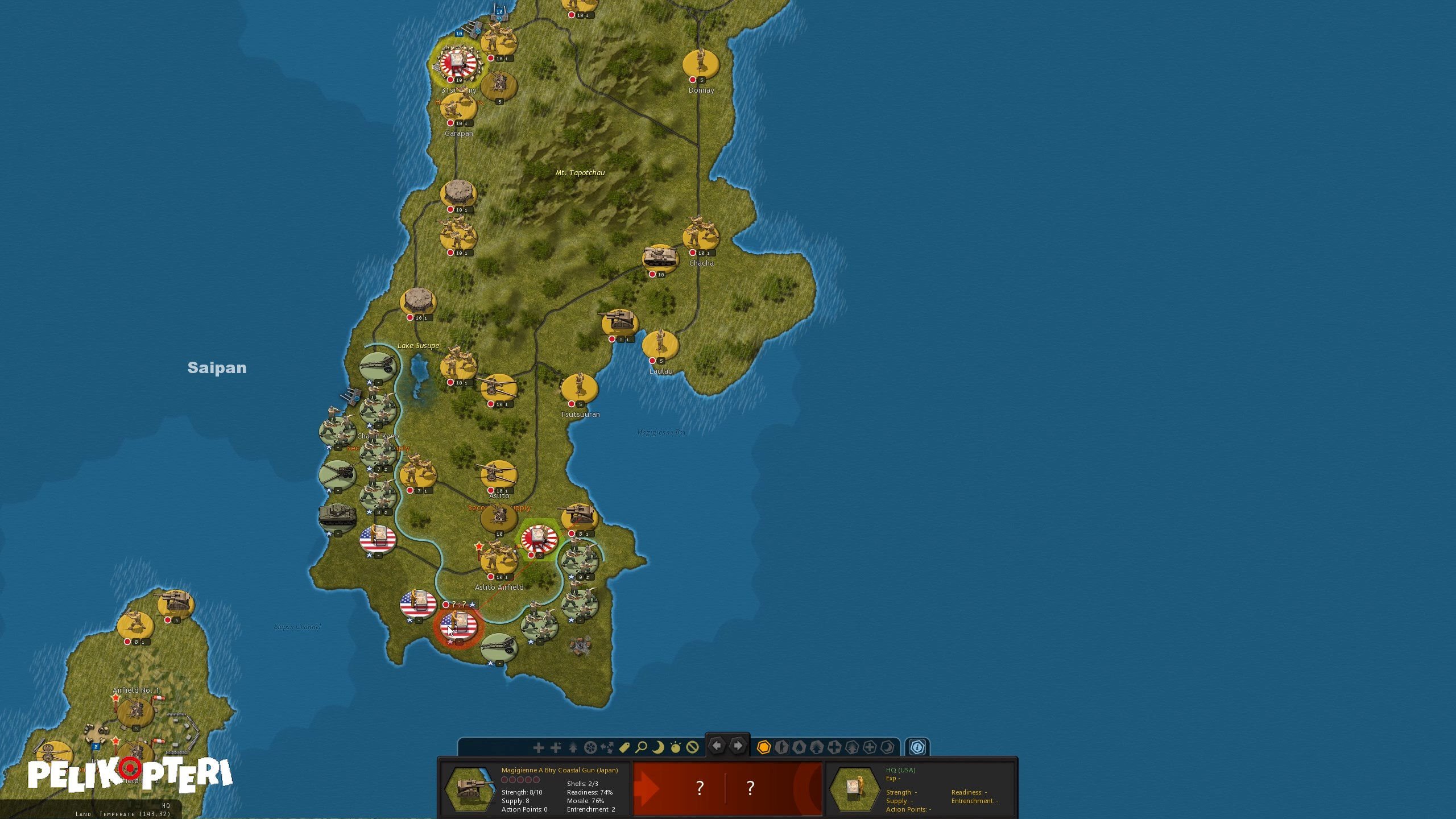1456x819 pixels.
Task: Click the Coastal Gun unit portrait
Action: pyautogui.click(x=469, y=789)
